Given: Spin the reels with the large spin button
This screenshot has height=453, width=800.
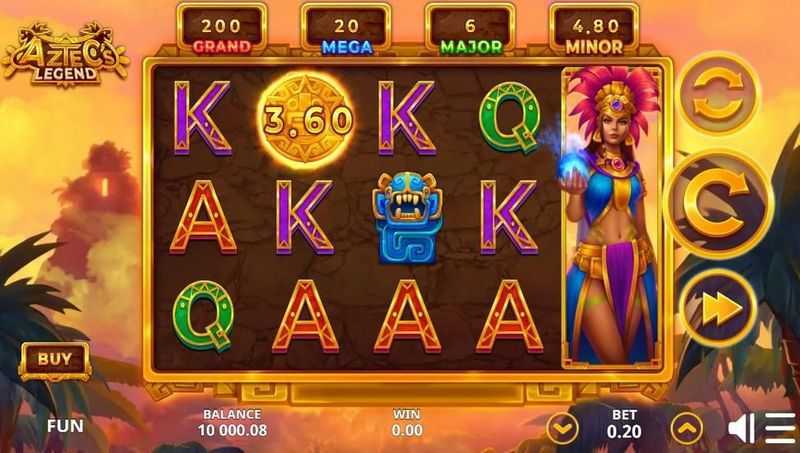Looking at the screenshot, I should [717, 205].
